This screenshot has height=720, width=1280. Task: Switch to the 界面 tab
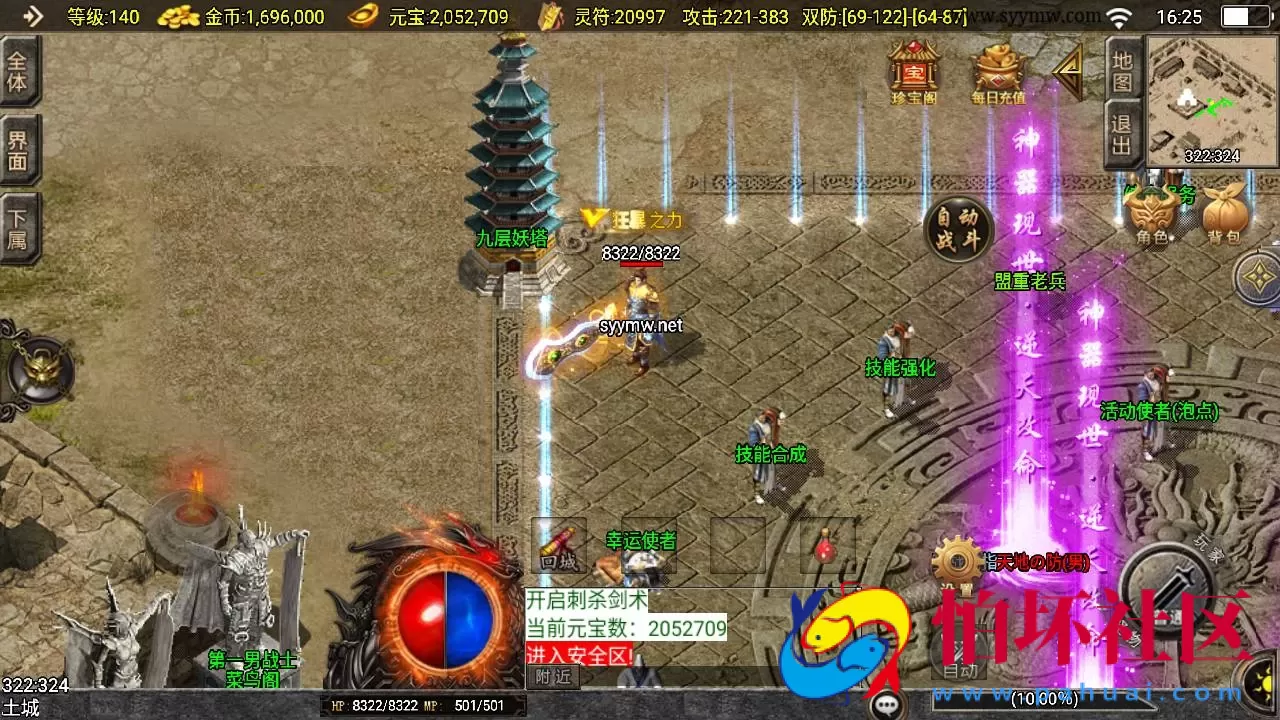tap(18, 150)
